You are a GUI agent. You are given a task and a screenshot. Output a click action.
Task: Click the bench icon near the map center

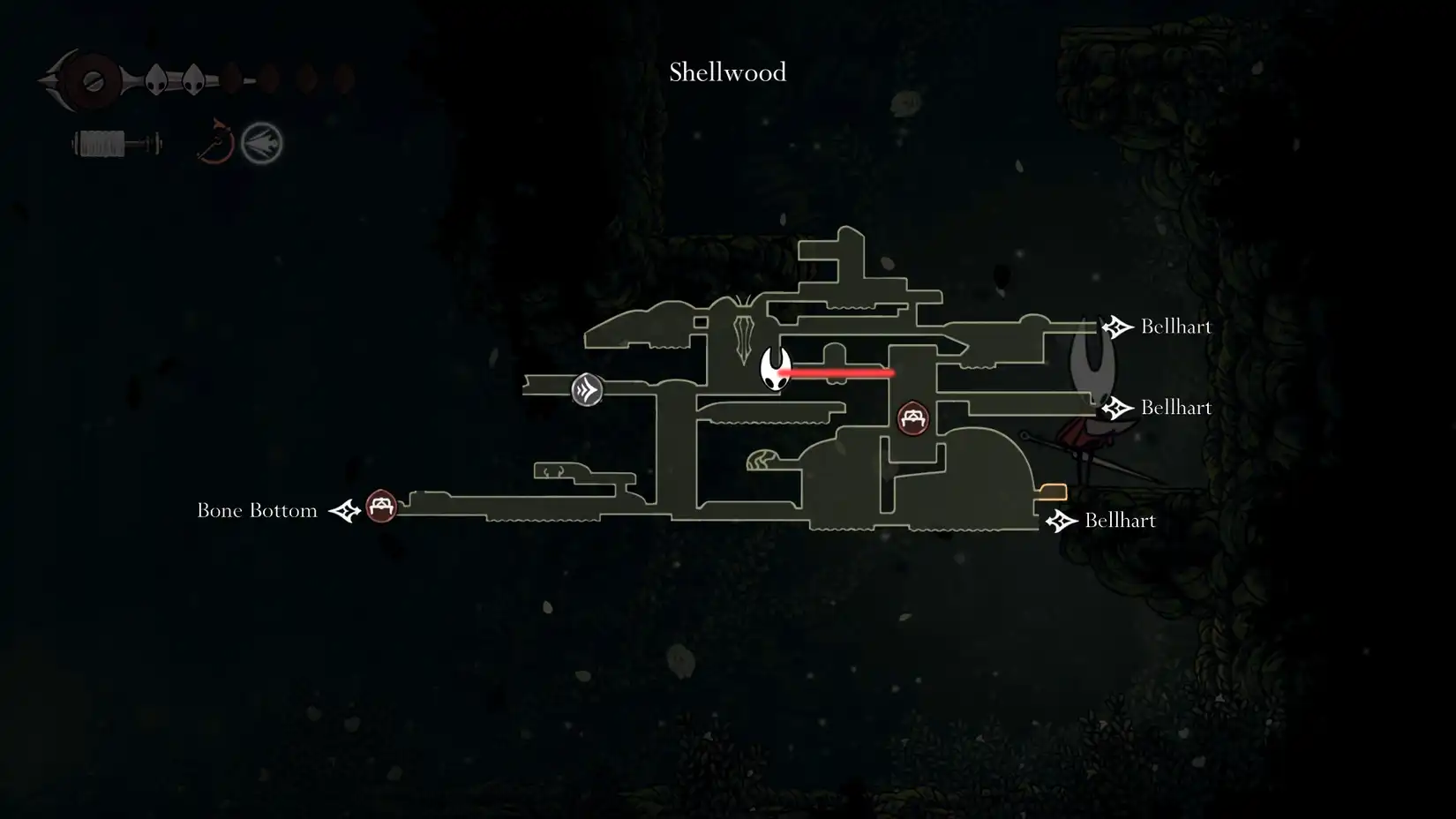coord(913,417)
